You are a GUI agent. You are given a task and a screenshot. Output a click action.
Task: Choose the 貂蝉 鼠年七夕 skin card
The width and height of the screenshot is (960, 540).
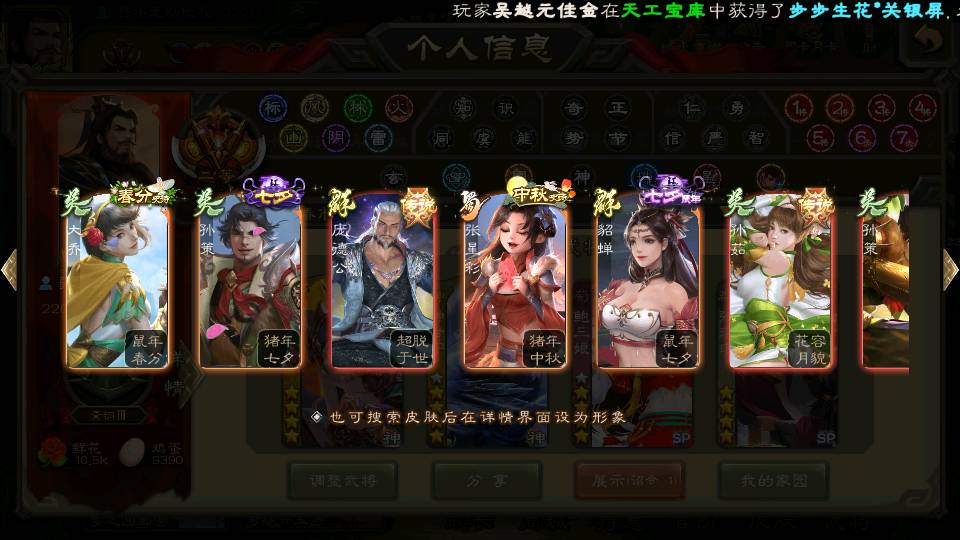tap(649, 280)
